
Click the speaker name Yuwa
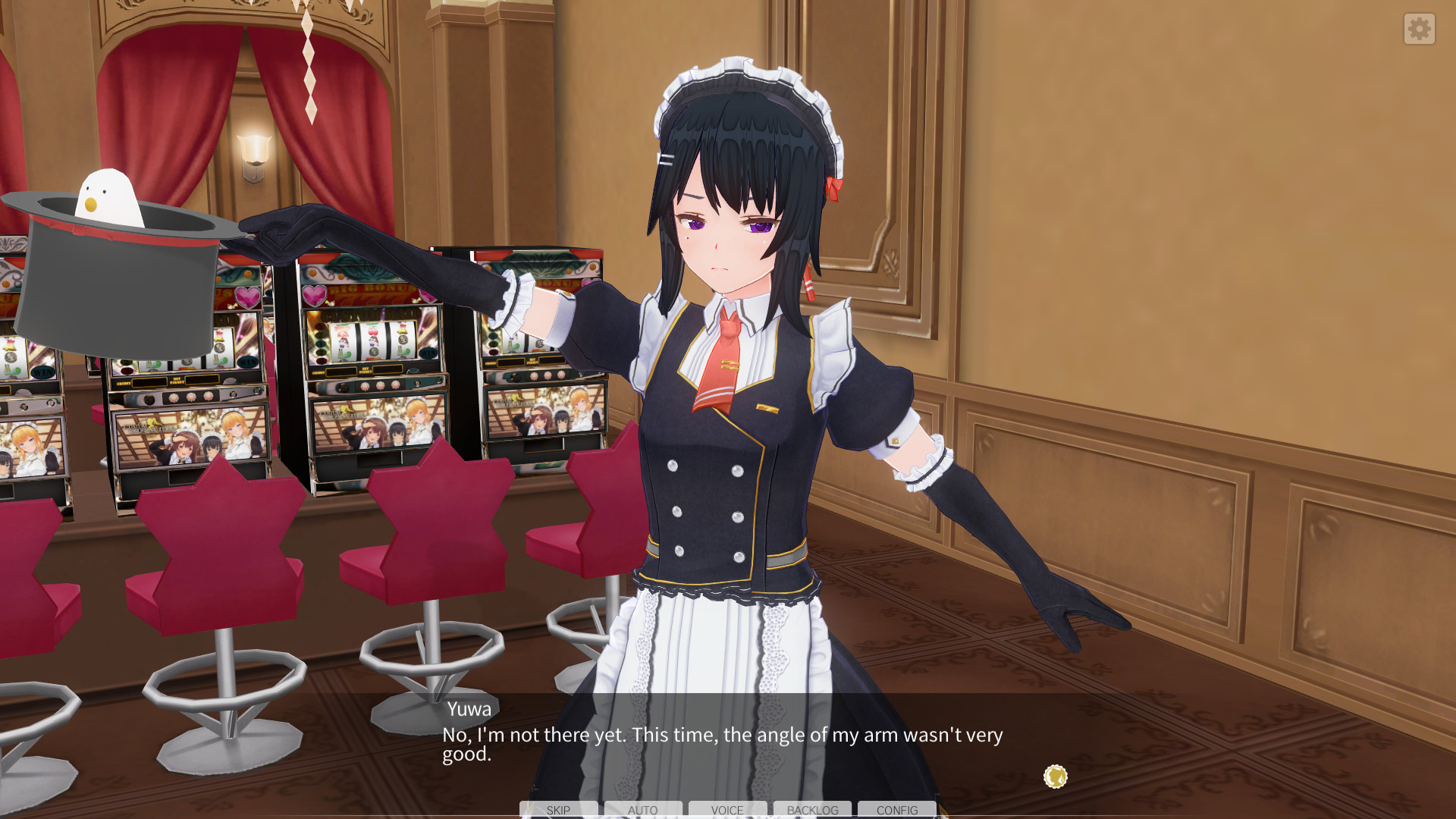tap(468, 708)
